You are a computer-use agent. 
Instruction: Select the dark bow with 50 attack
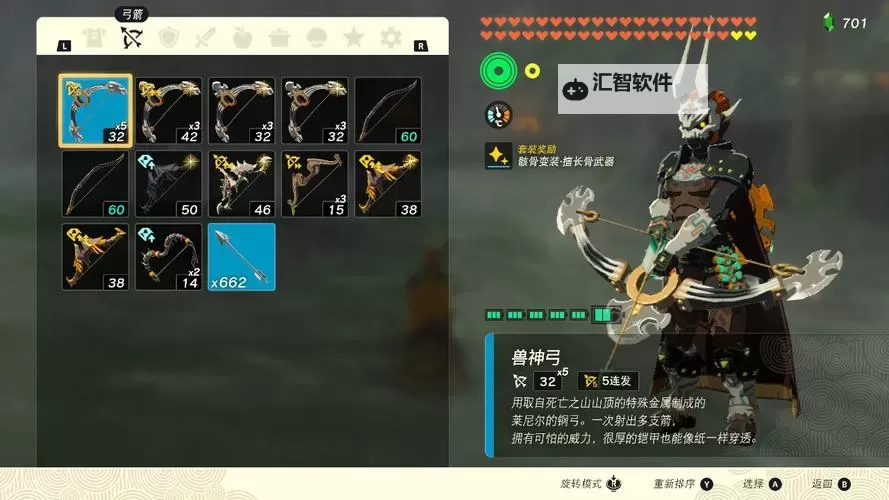click(x=168, y=184)
